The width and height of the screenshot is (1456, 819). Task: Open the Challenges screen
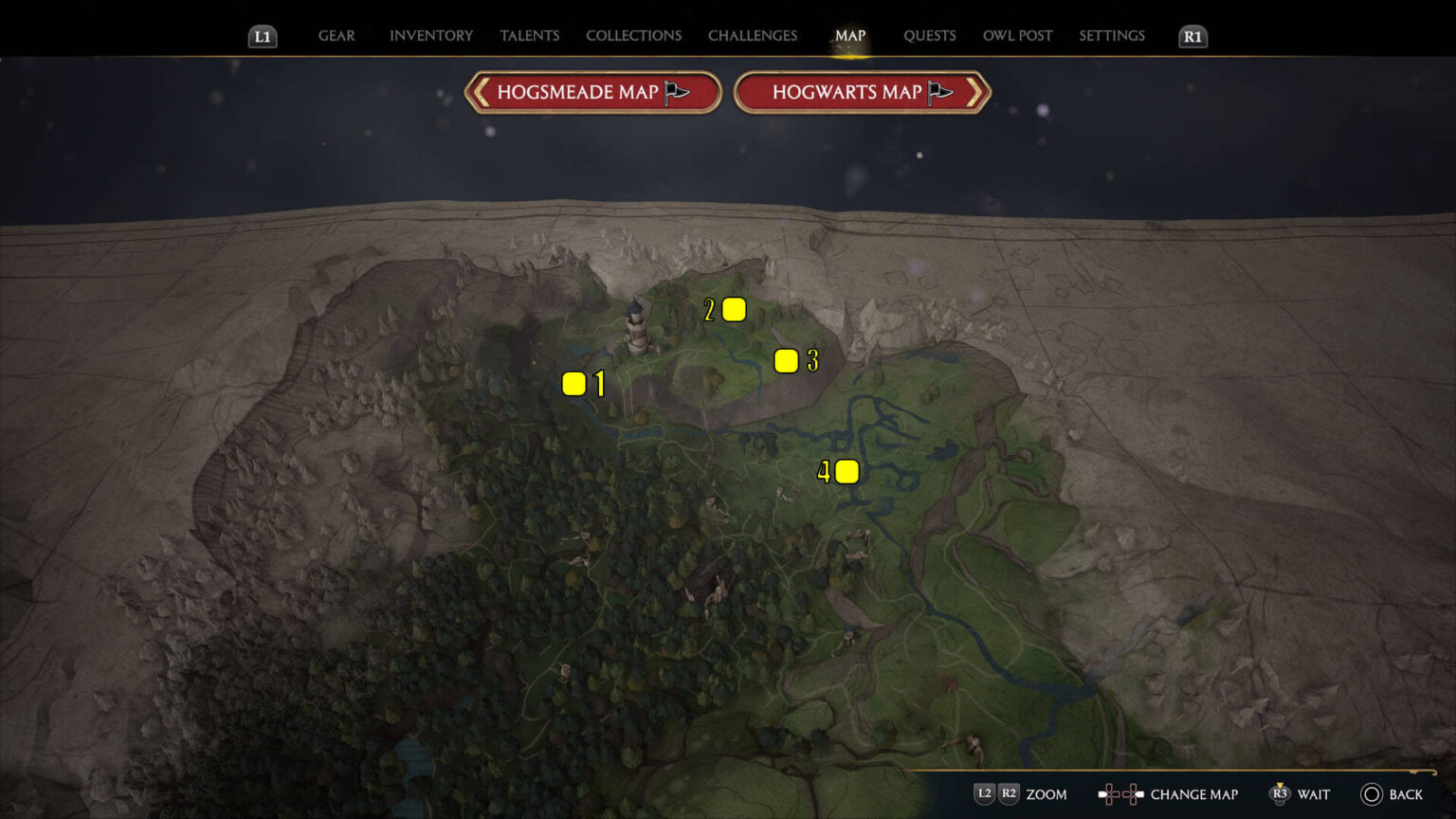coord(752,35)
